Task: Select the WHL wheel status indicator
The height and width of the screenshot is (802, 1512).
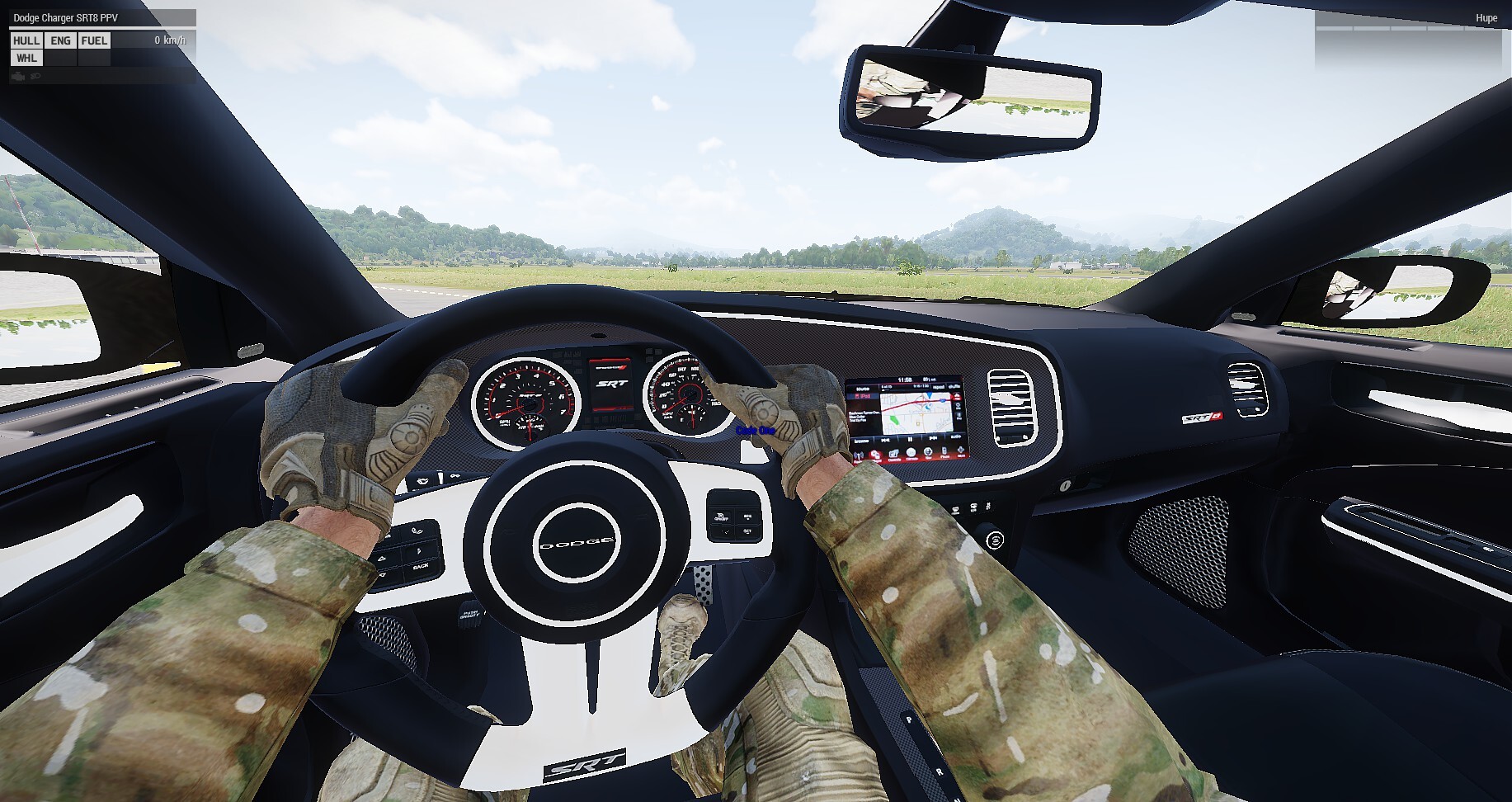Action: click(x=26, y=58)
